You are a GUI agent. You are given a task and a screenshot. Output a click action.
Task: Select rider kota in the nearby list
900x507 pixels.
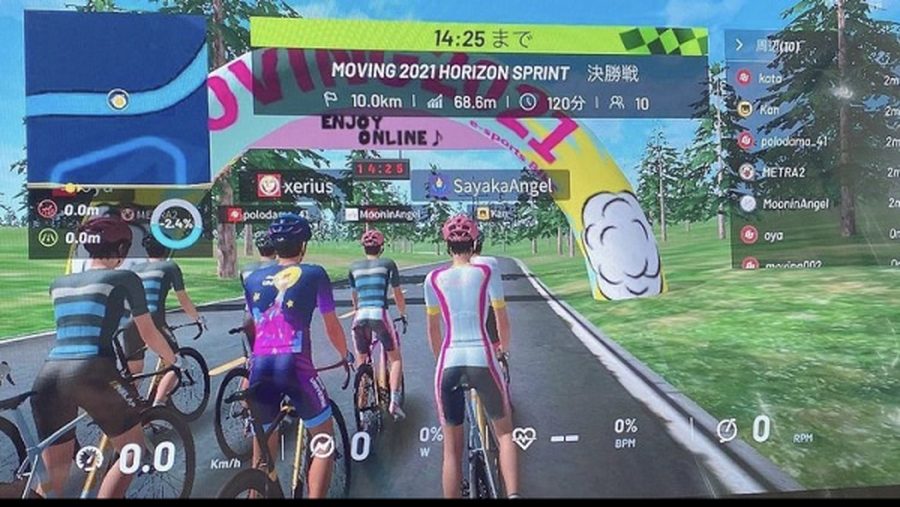click(x=770, y=76)
